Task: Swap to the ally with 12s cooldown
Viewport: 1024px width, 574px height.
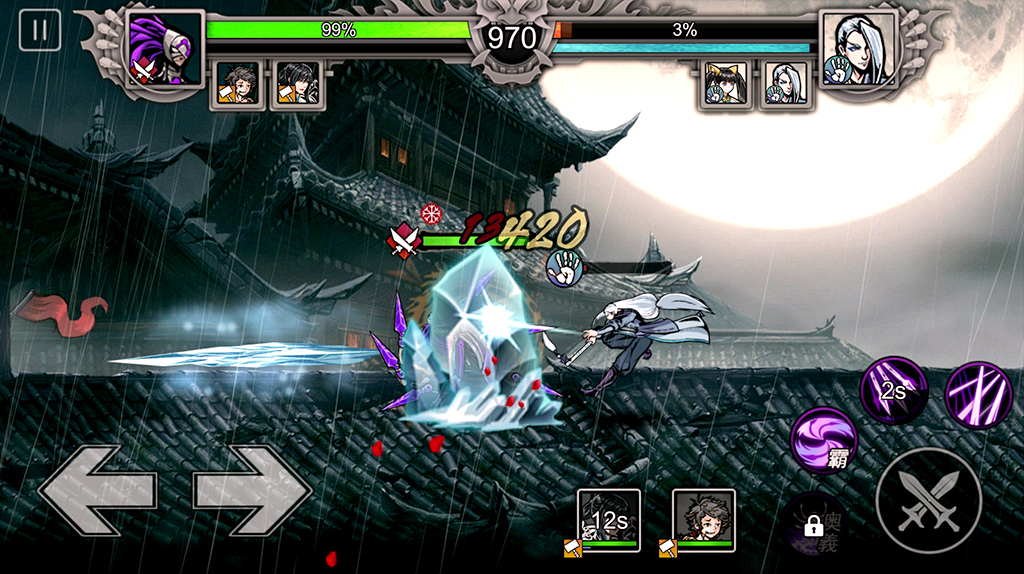Action: [x=609, y=519]
